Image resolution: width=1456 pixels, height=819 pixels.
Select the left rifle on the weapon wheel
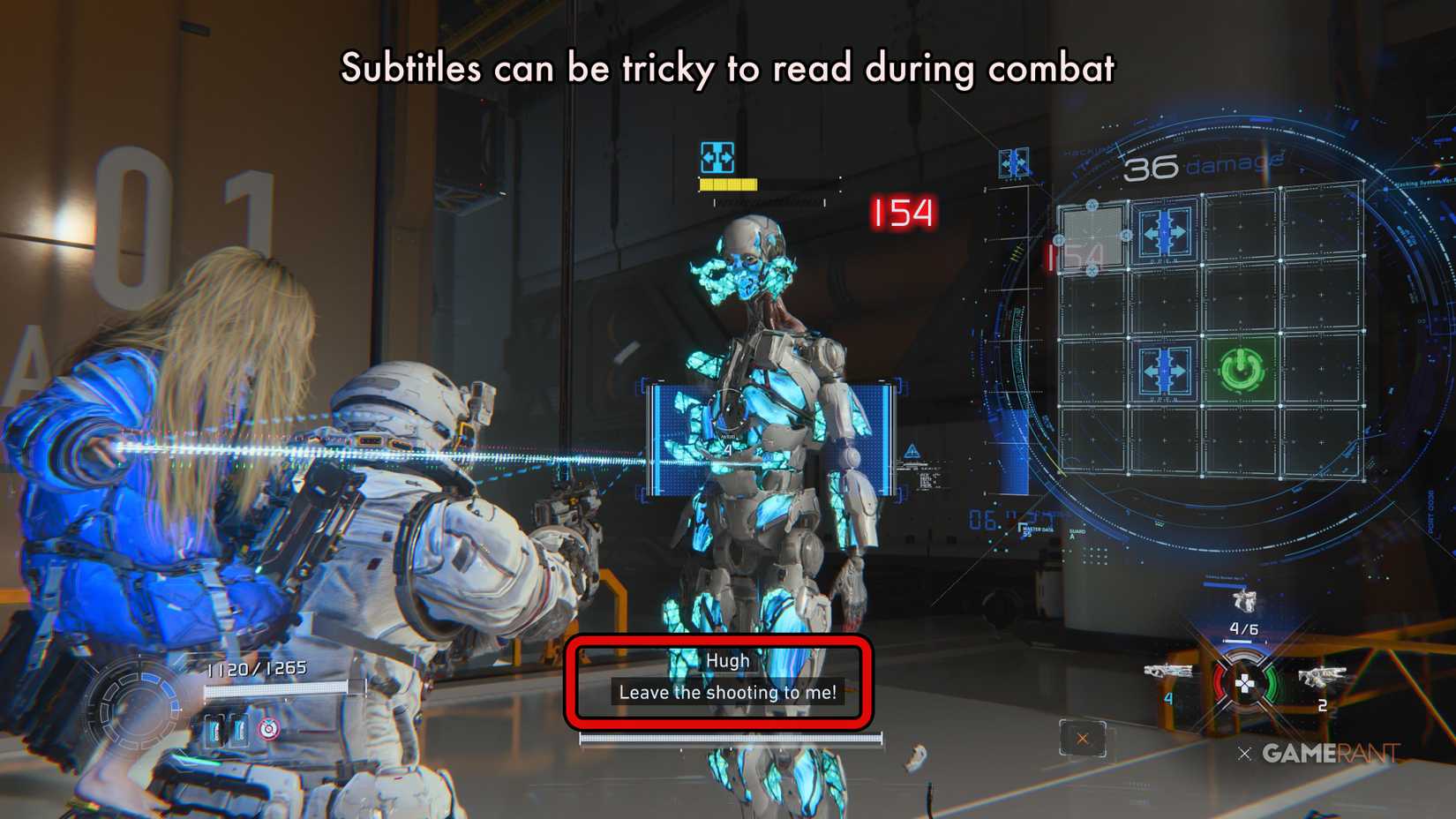coord(1169,672)
